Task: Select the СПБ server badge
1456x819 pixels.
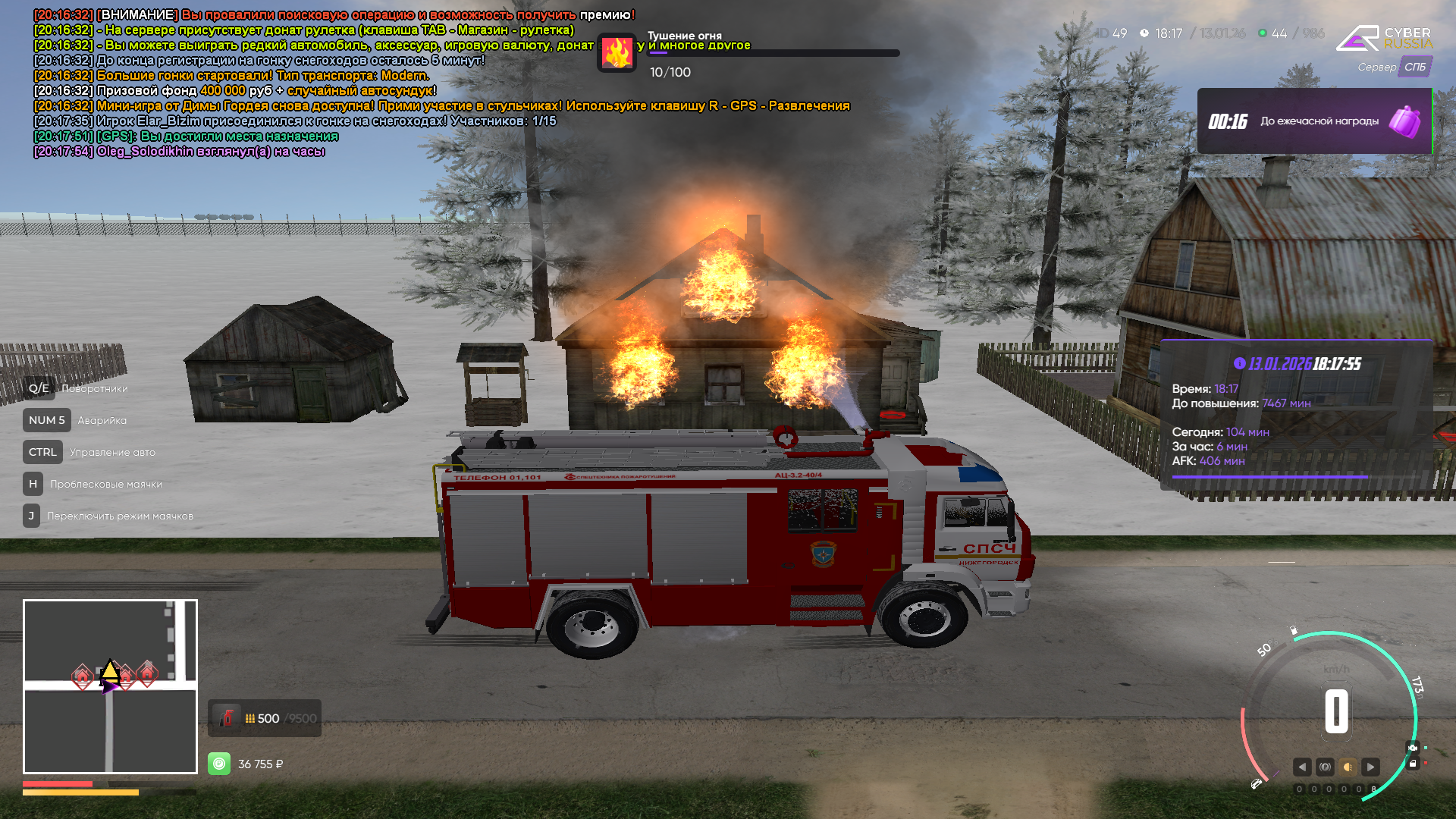Action: pyautogui.click(x=1414, y=67)
